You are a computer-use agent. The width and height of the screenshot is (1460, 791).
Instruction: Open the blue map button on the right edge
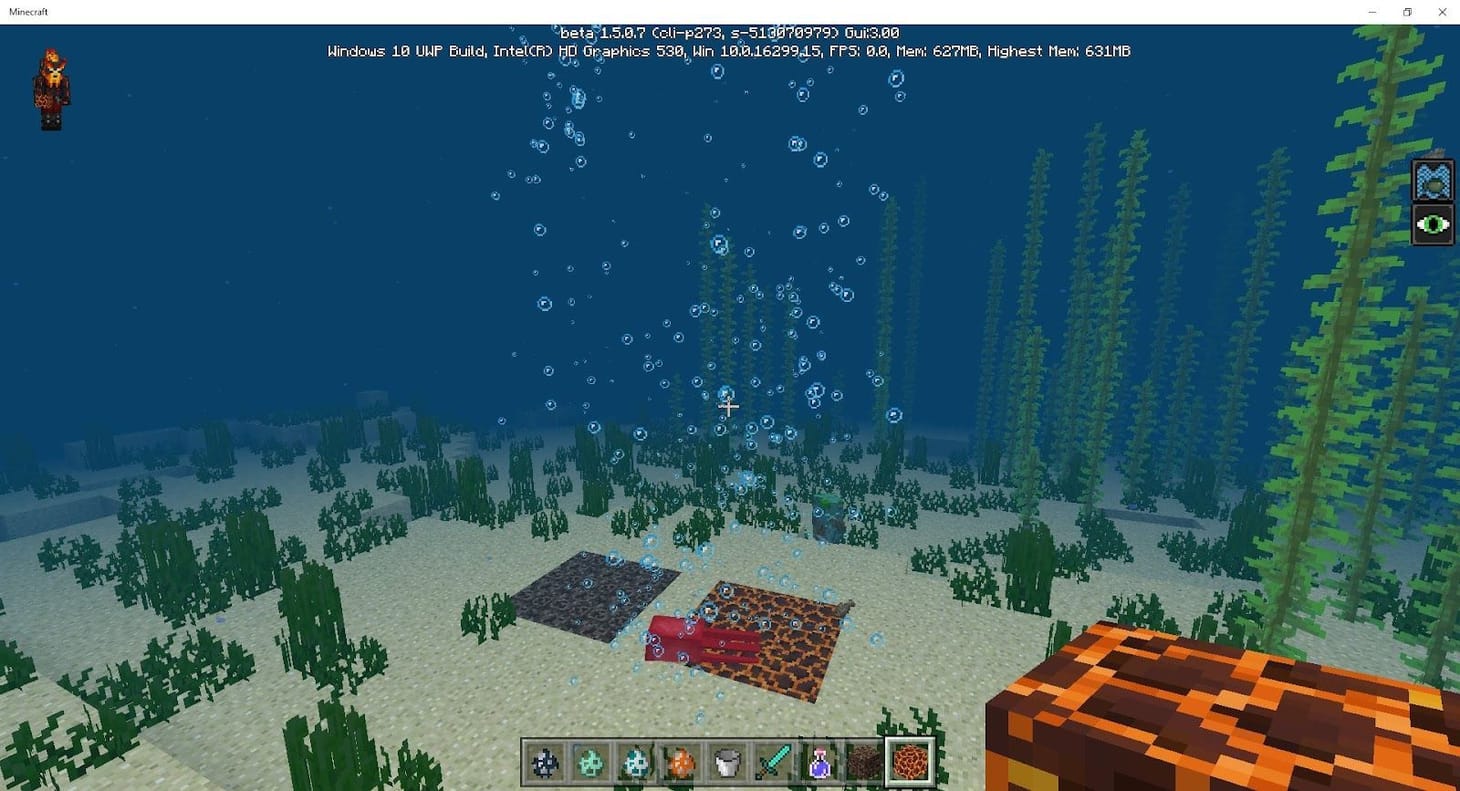point(1433,182)
